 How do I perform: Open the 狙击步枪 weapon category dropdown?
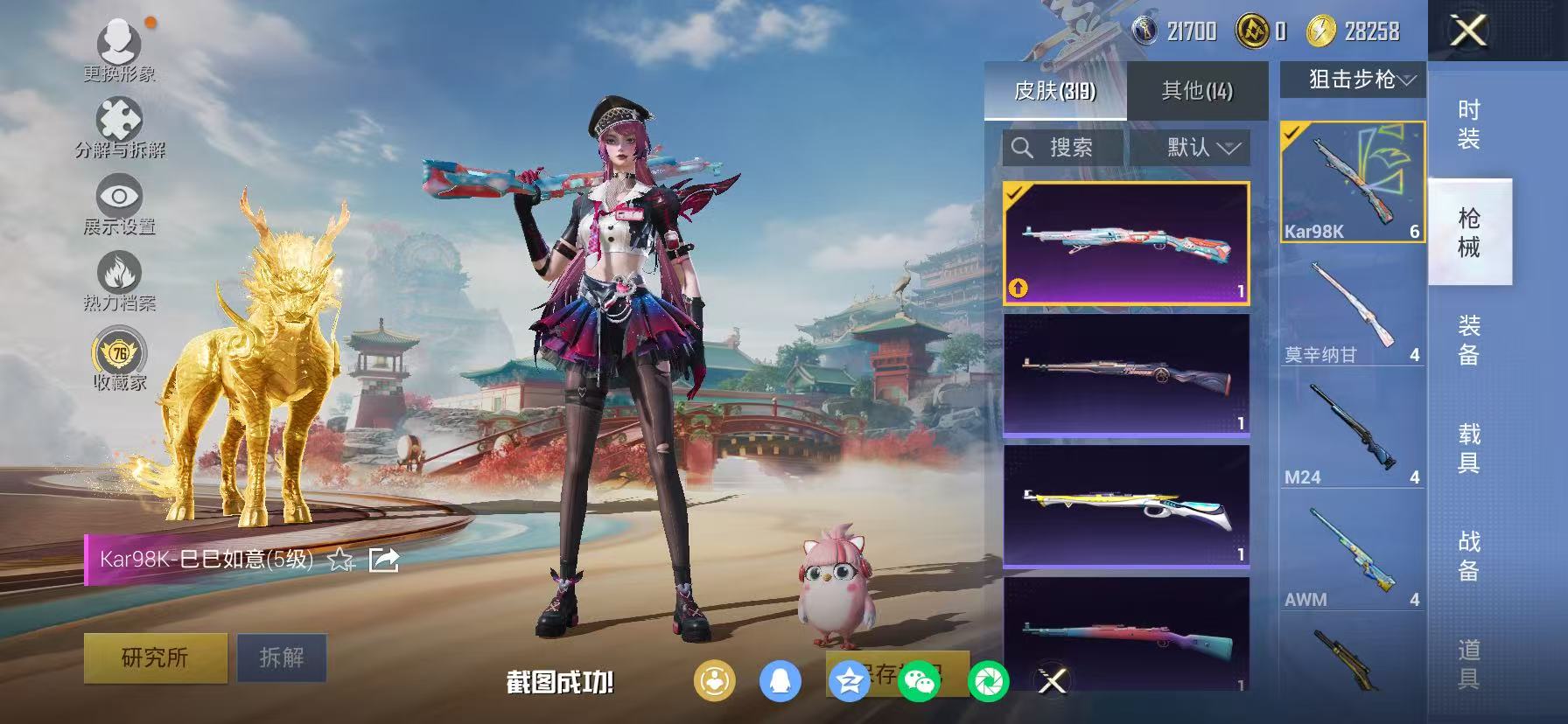click(x=1351, y=79)
